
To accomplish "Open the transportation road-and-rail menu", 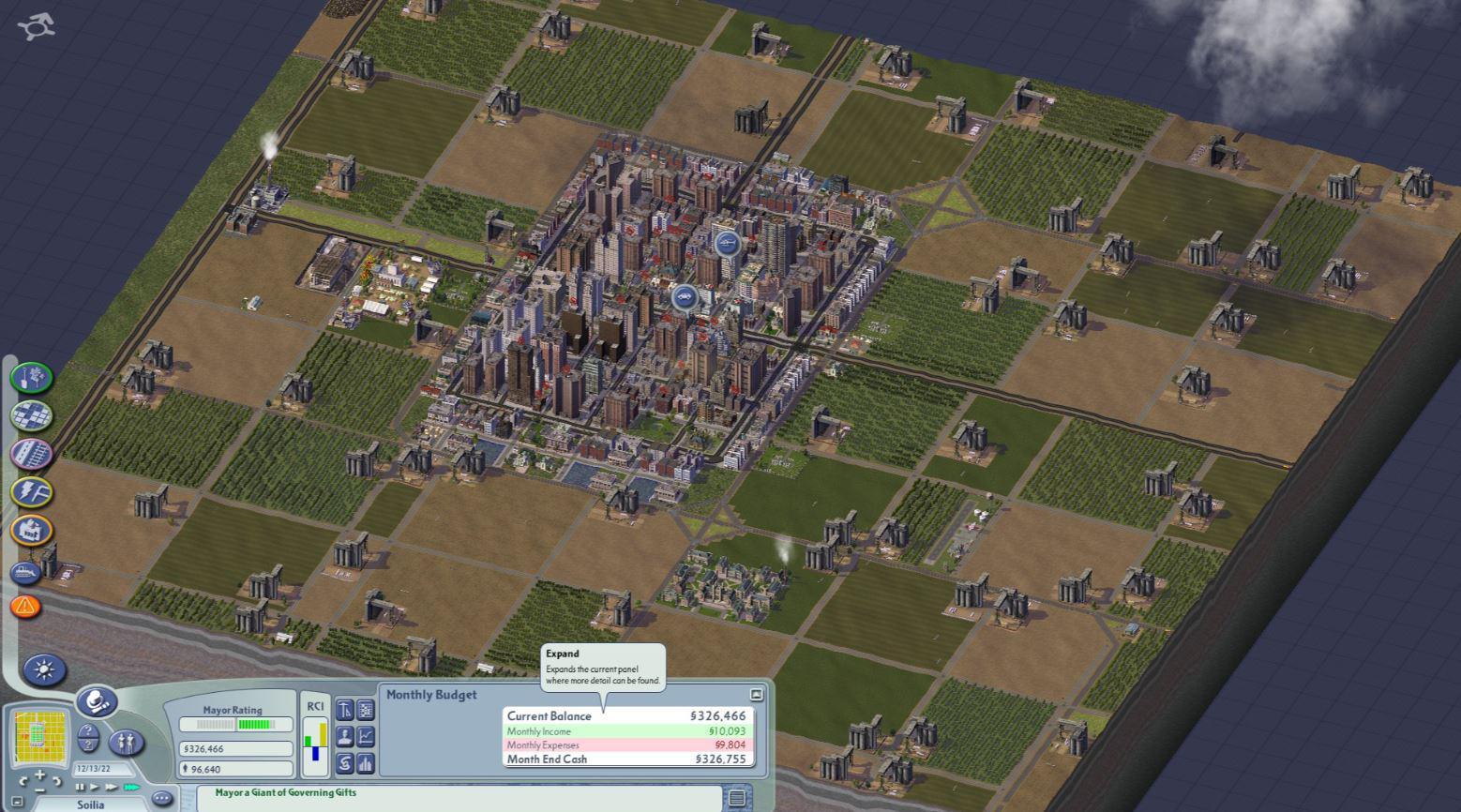I will pos(32,454).
